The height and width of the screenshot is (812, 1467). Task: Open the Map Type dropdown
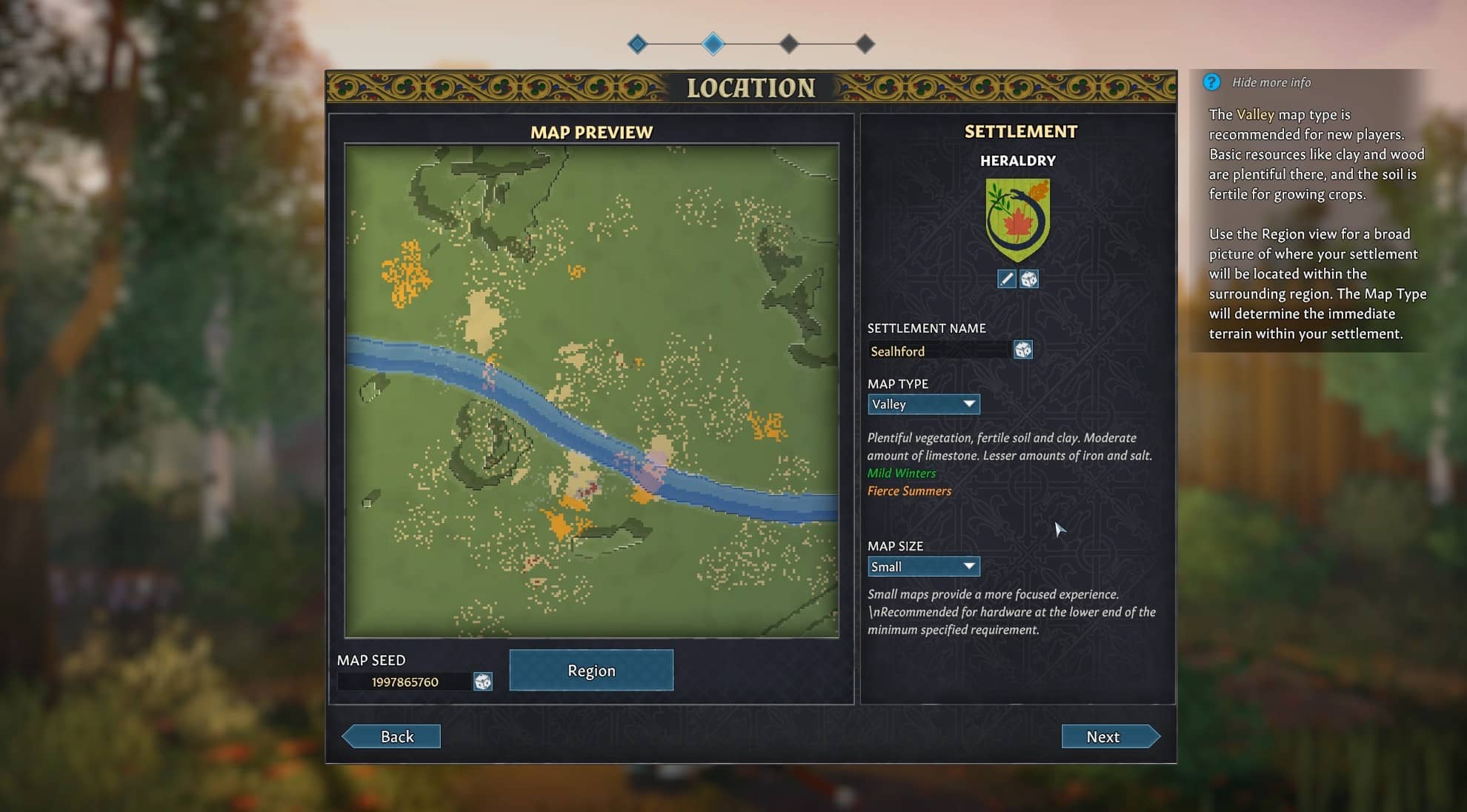pos(923,404)
